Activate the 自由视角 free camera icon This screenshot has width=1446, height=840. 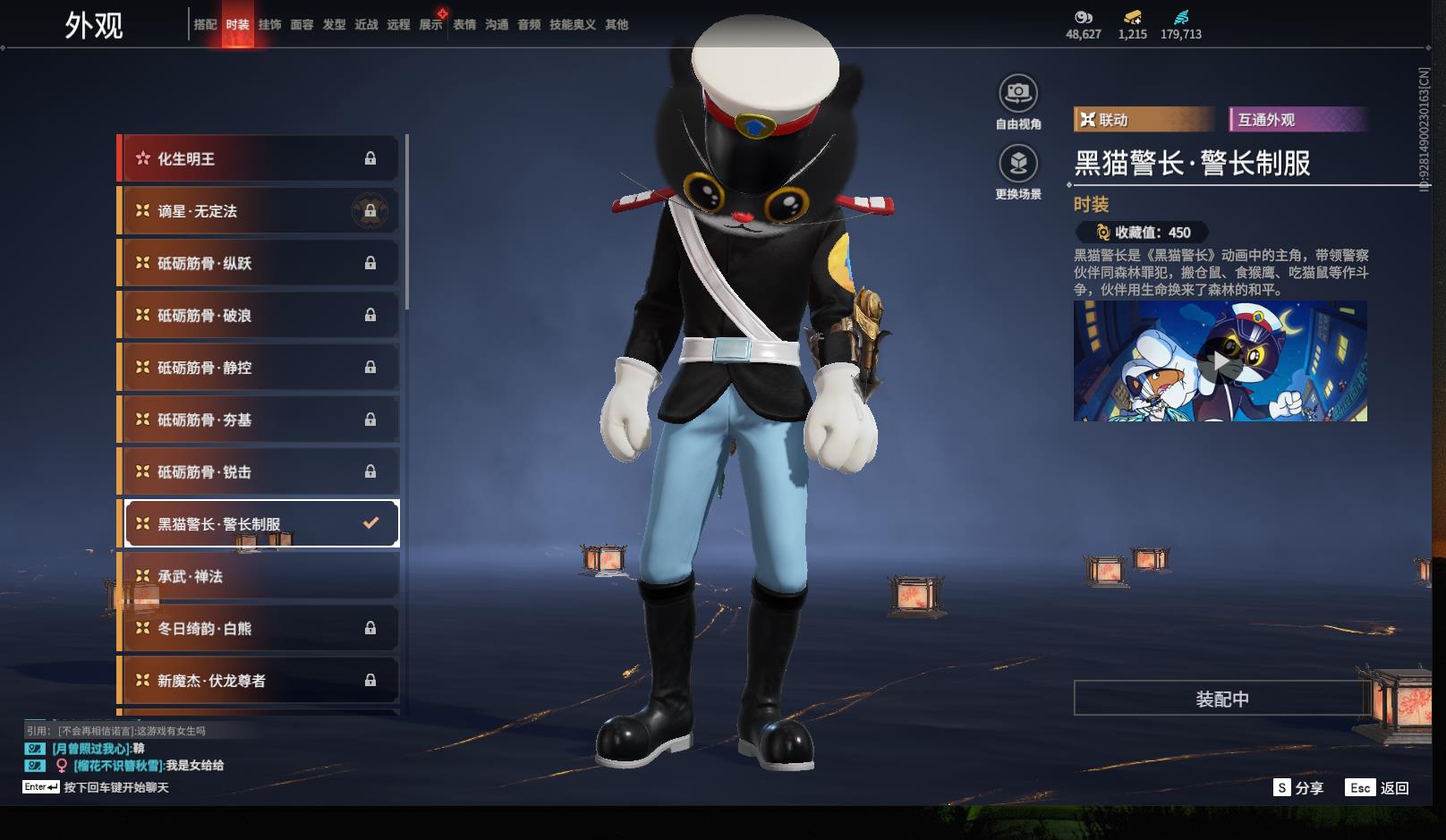click(x=1017, y=94)
